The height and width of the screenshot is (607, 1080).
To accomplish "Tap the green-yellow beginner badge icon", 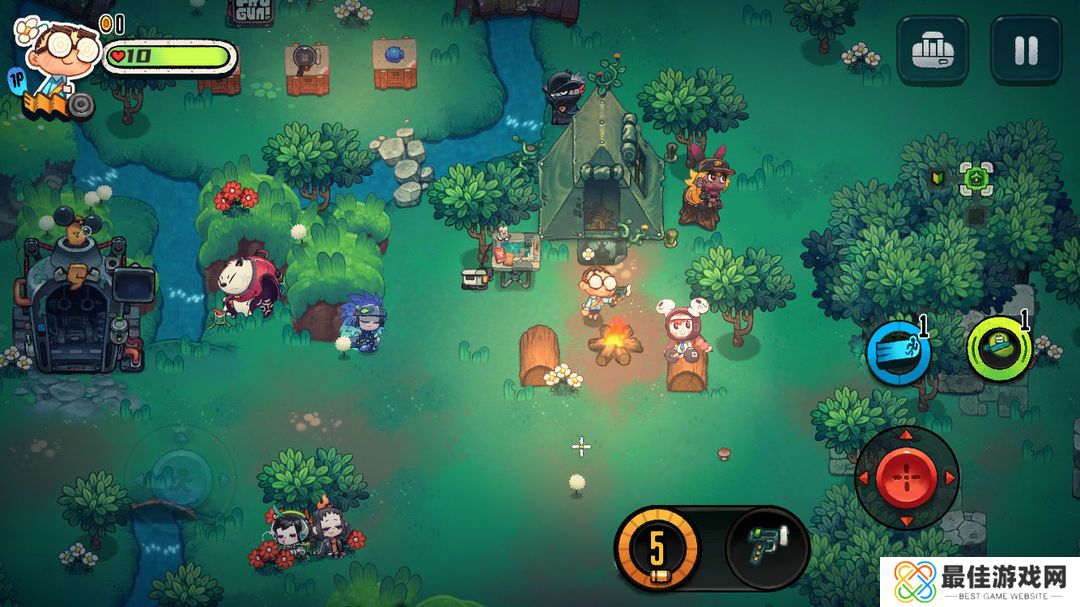I will [x=938, y=178].
